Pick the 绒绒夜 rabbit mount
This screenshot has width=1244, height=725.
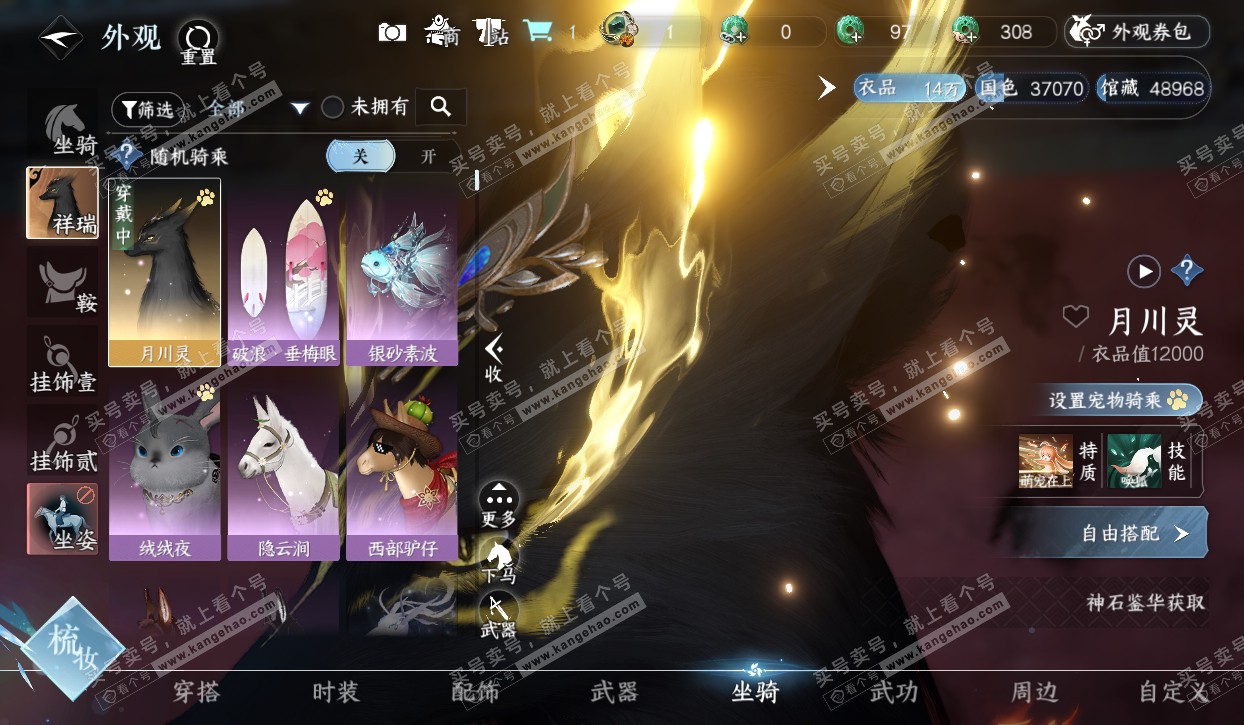coord(165,469)
